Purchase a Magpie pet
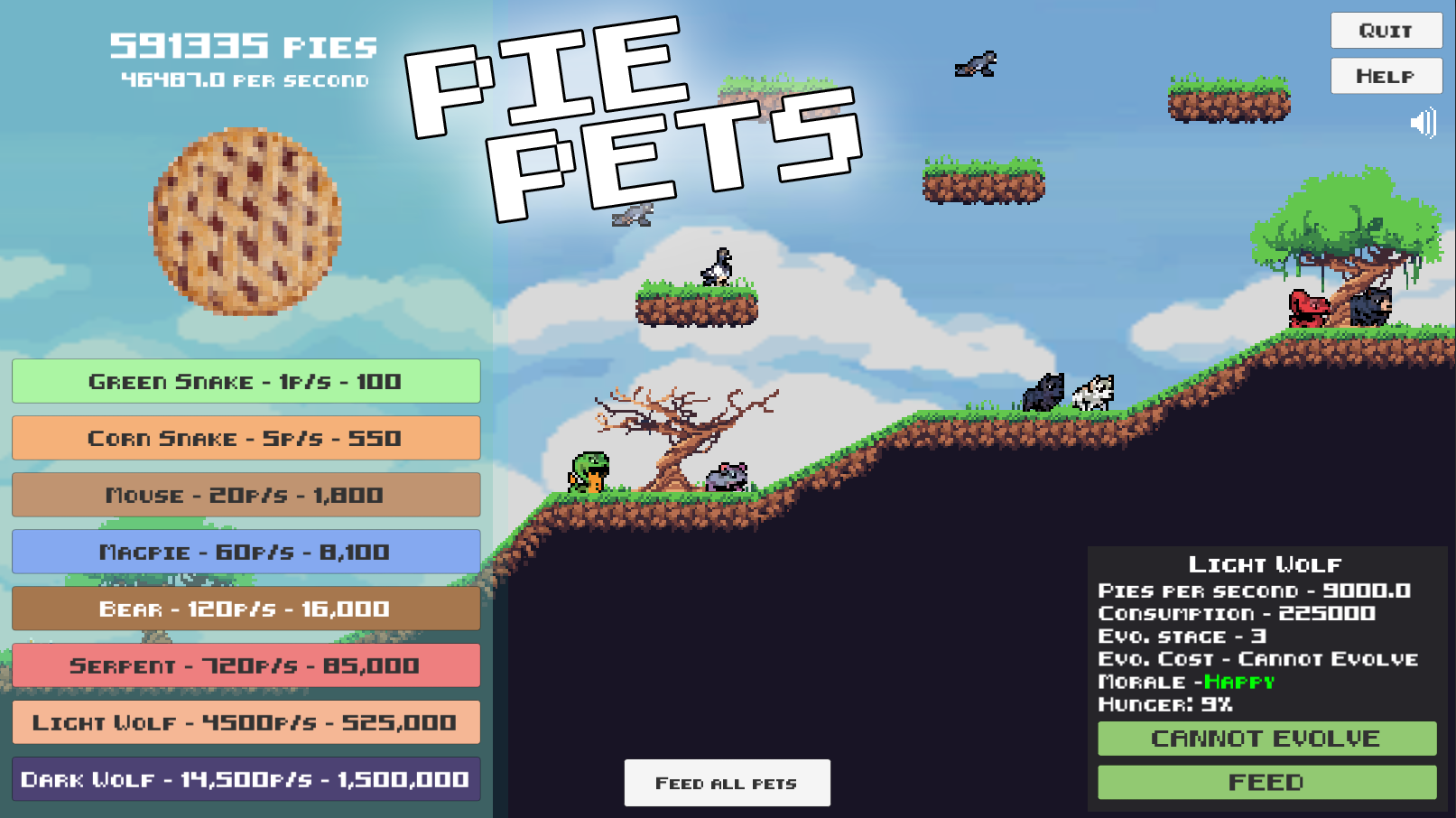This screenshot has height=818, width=1456. pos(246,552)
